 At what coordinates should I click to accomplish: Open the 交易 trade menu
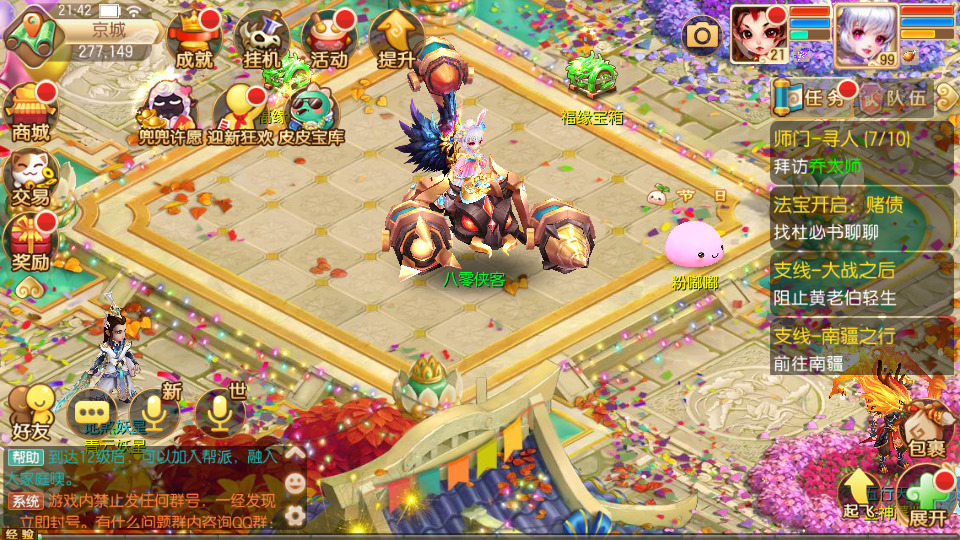tap(30, 180)
